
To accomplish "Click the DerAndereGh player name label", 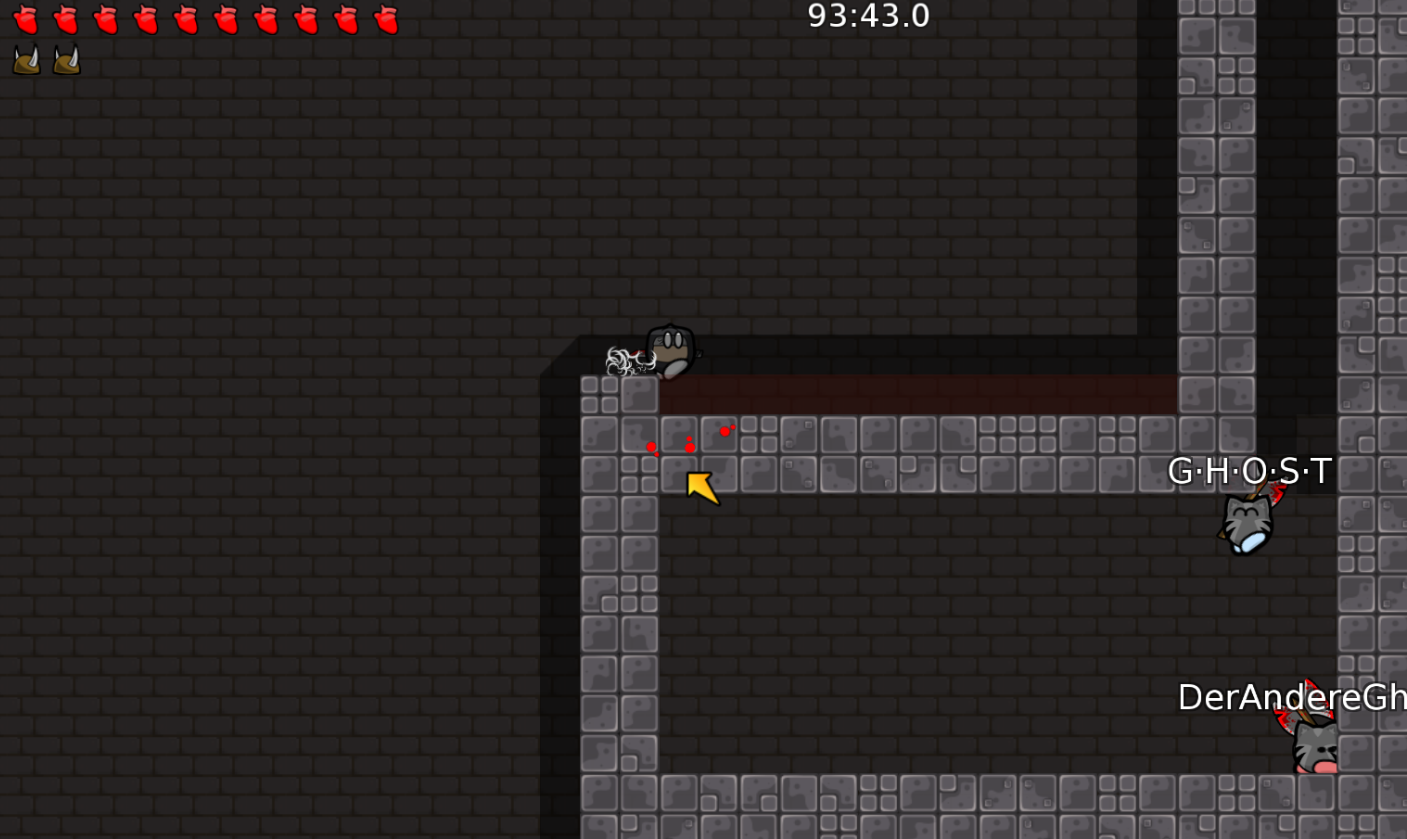I will click(x=1290, y=697).
